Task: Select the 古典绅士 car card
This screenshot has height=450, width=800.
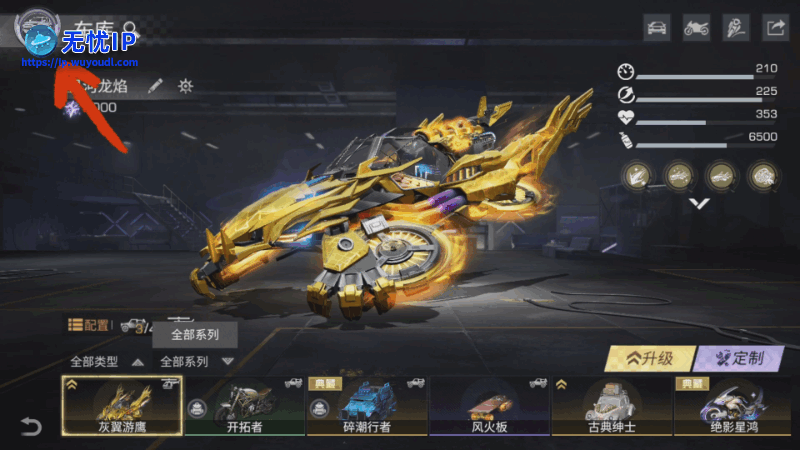Action: pyautogui.click(x=611, y=406)
